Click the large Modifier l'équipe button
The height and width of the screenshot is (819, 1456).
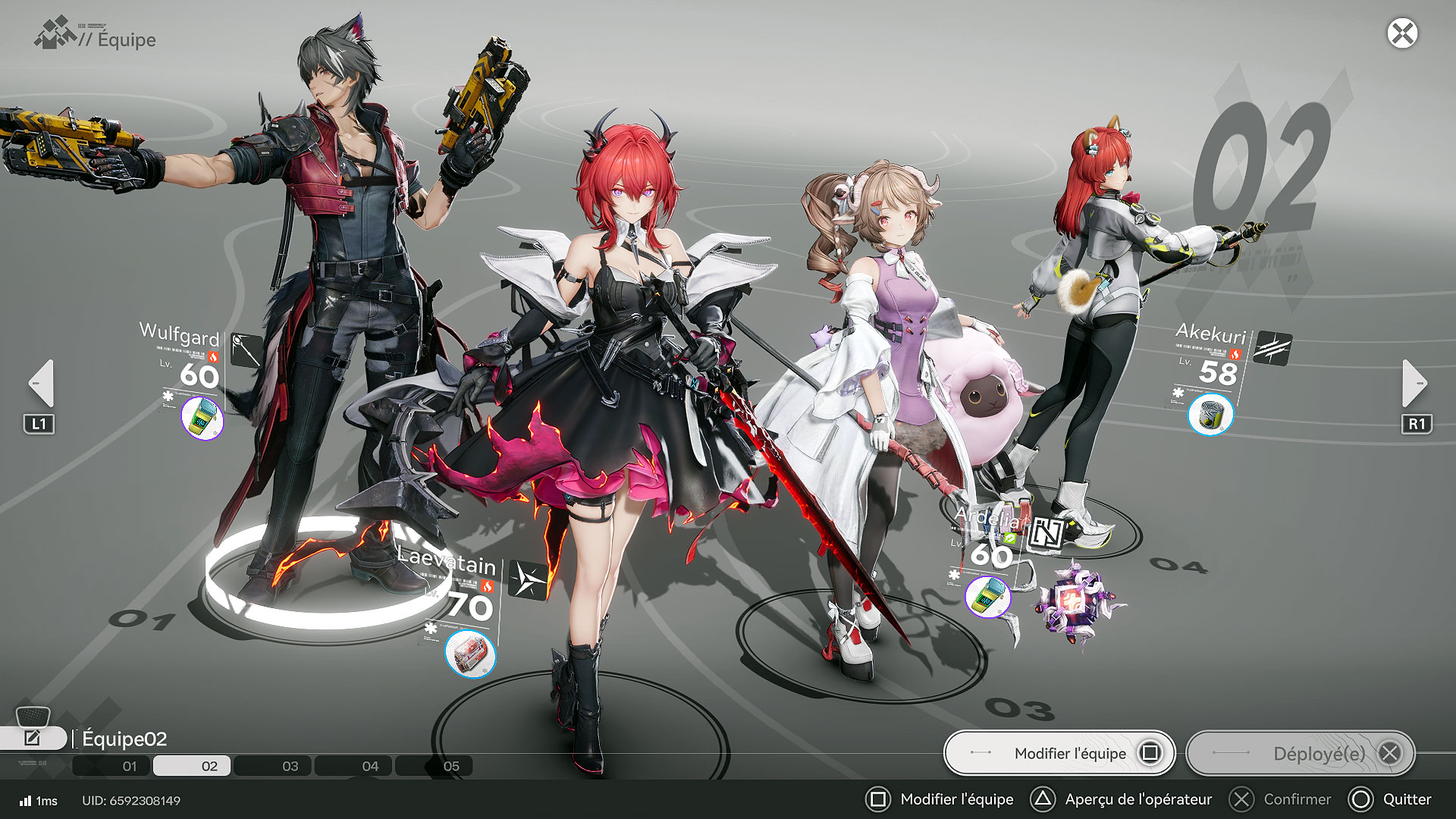pos(1059,753)
